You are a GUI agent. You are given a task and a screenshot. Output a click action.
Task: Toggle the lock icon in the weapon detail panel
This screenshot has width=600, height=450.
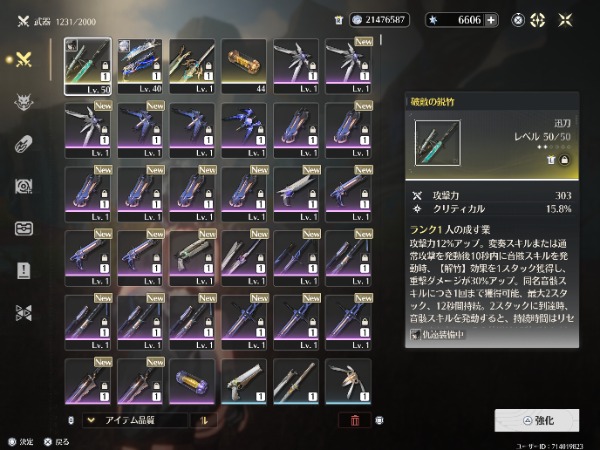click(x=564, y=159)
